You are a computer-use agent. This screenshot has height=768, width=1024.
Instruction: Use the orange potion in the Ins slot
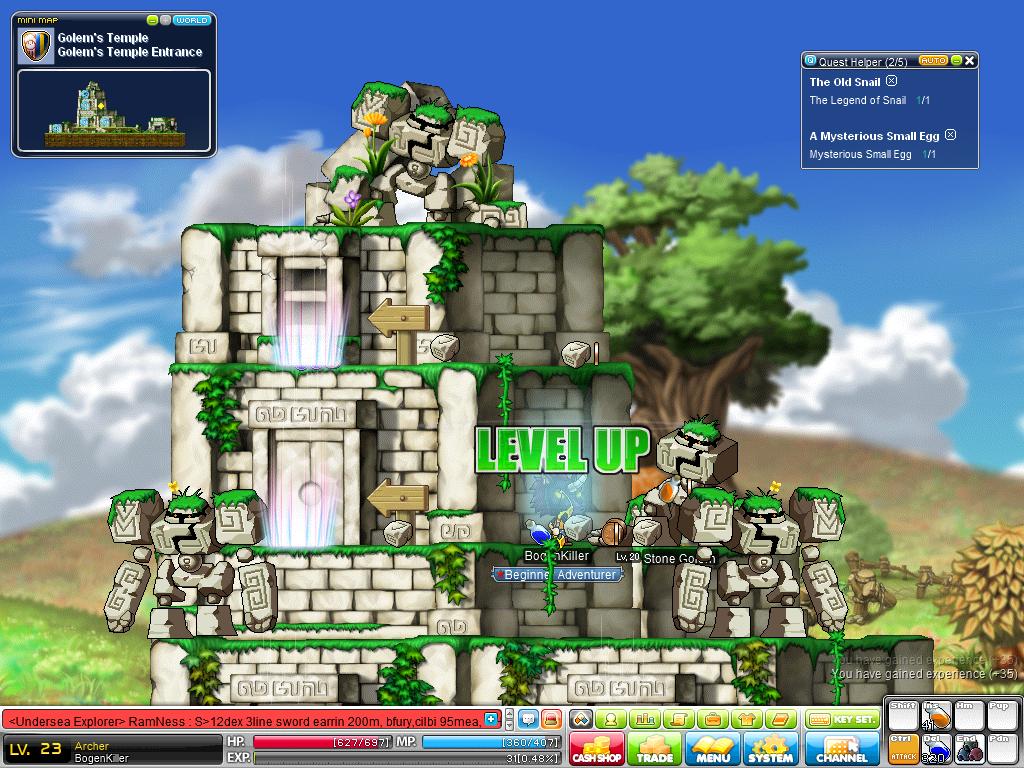pyautogui.click(x=937, y=717)
